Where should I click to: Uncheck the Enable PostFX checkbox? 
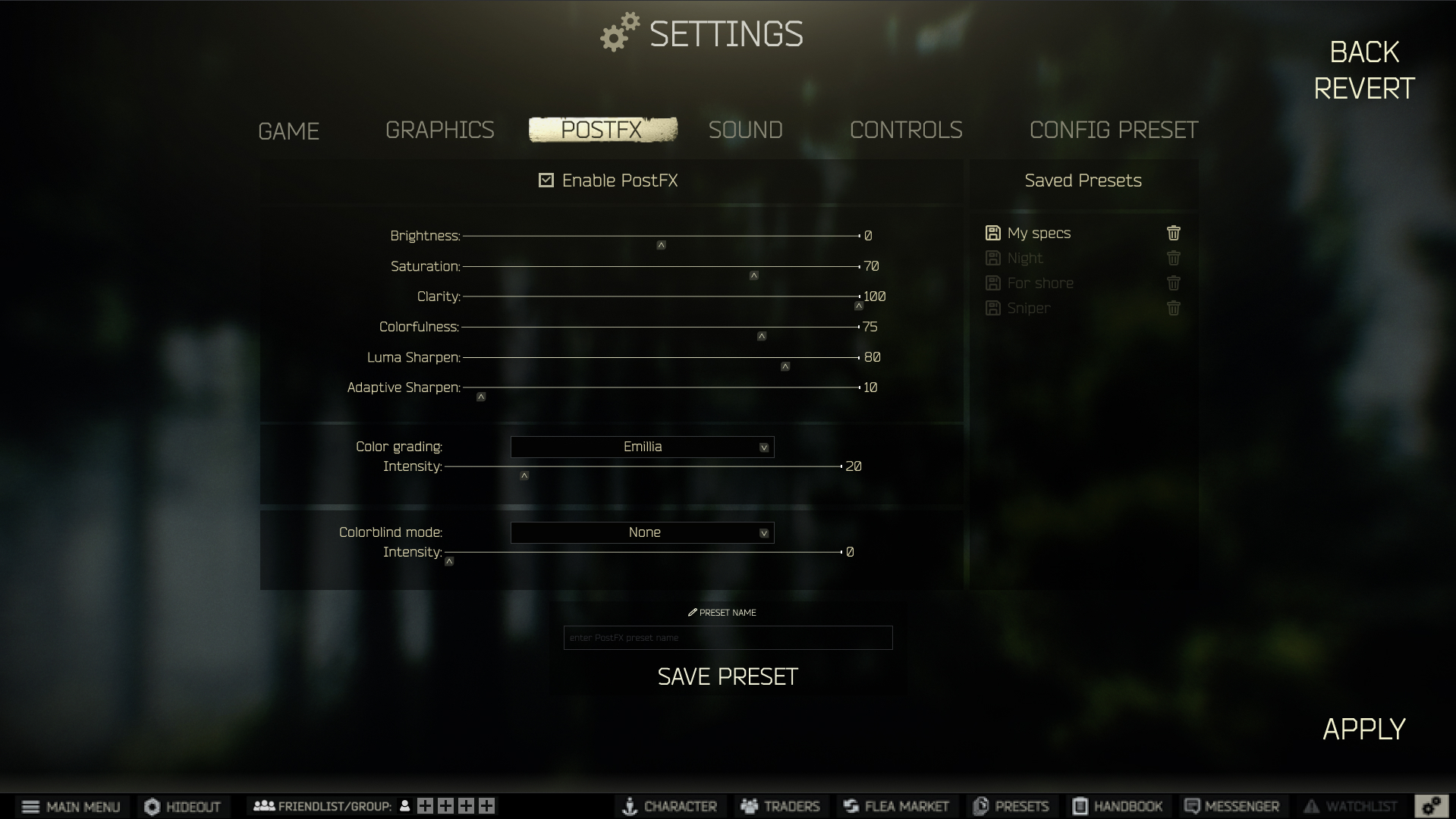[x=546, y=180]
